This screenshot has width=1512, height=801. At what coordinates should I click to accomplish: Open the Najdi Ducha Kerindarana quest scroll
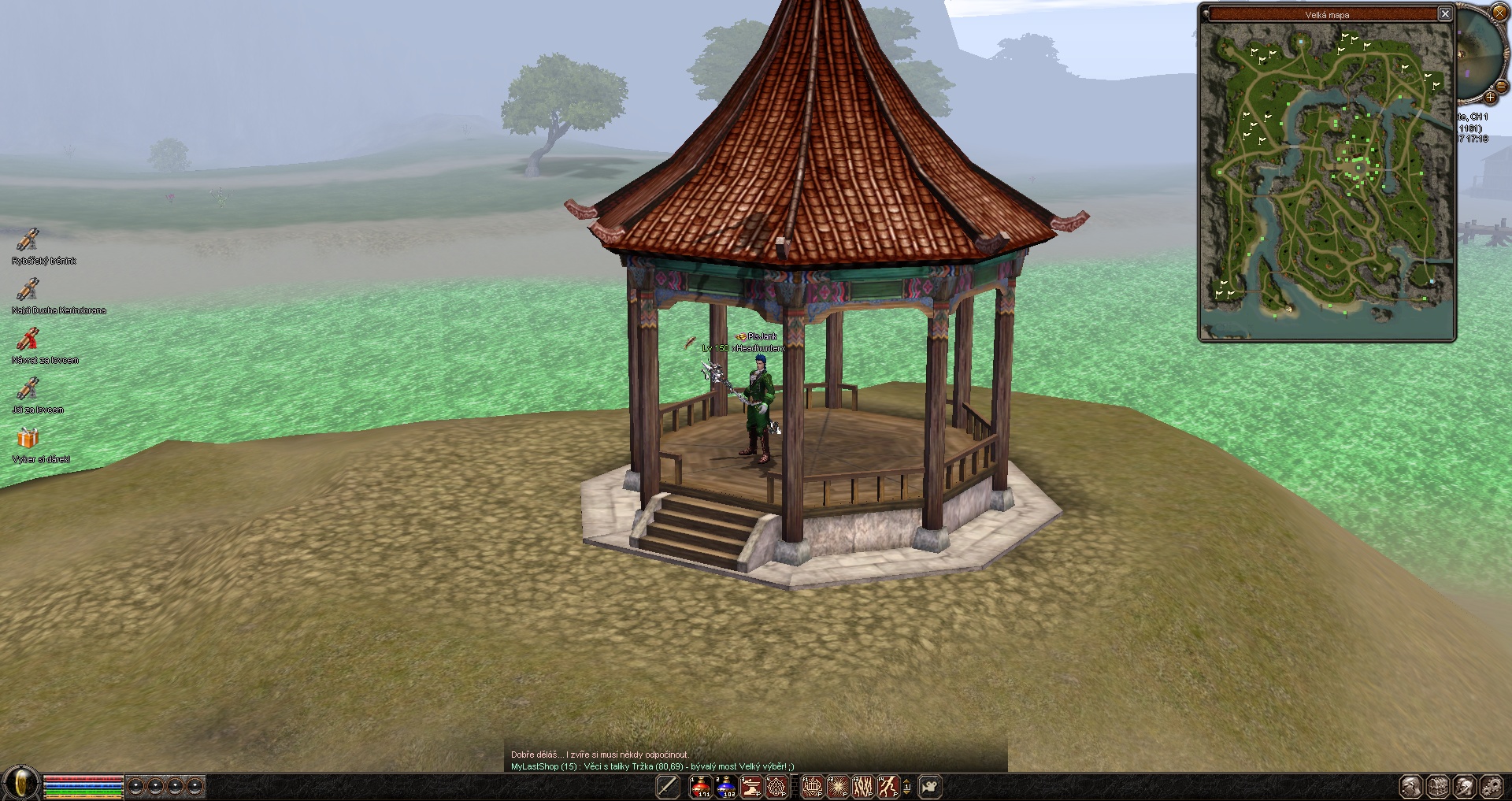point(28,289)
